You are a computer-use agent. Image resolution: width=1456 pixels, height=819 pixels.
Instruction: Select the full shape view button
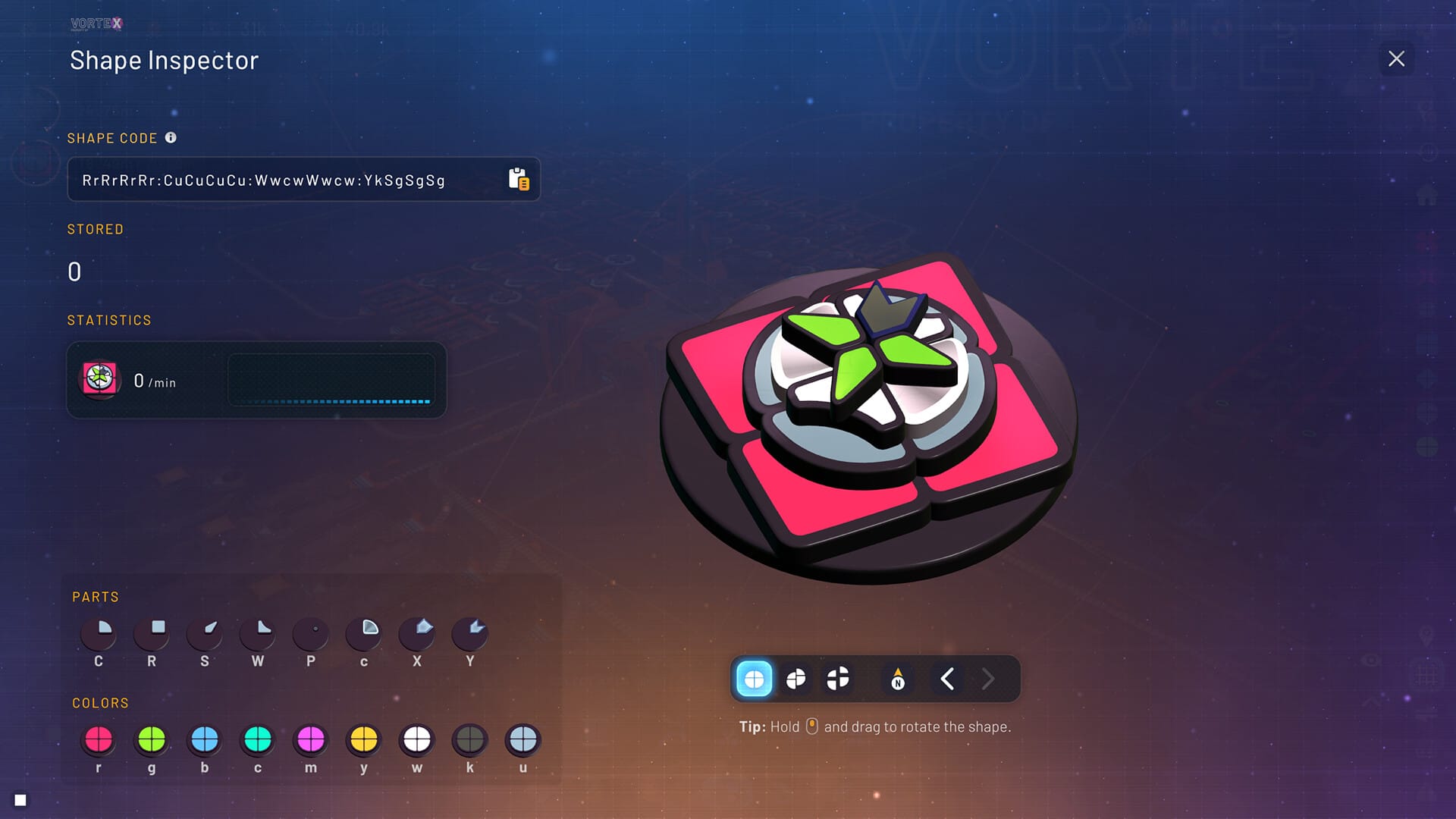coord(754,679)
